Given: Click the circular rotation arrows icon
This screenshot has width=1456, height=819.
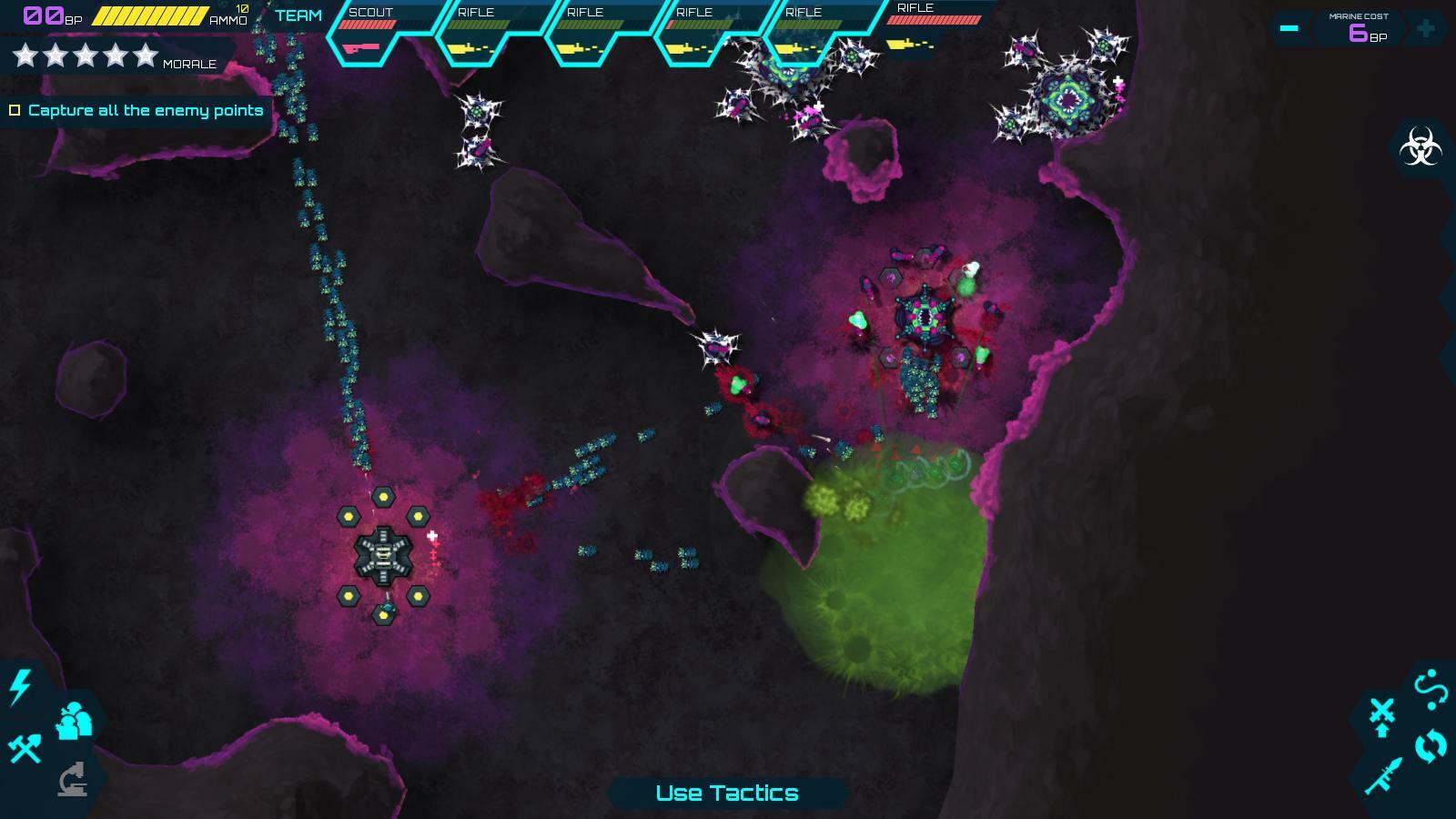Looking at the screenshot, I should [x=1431, y=746].
